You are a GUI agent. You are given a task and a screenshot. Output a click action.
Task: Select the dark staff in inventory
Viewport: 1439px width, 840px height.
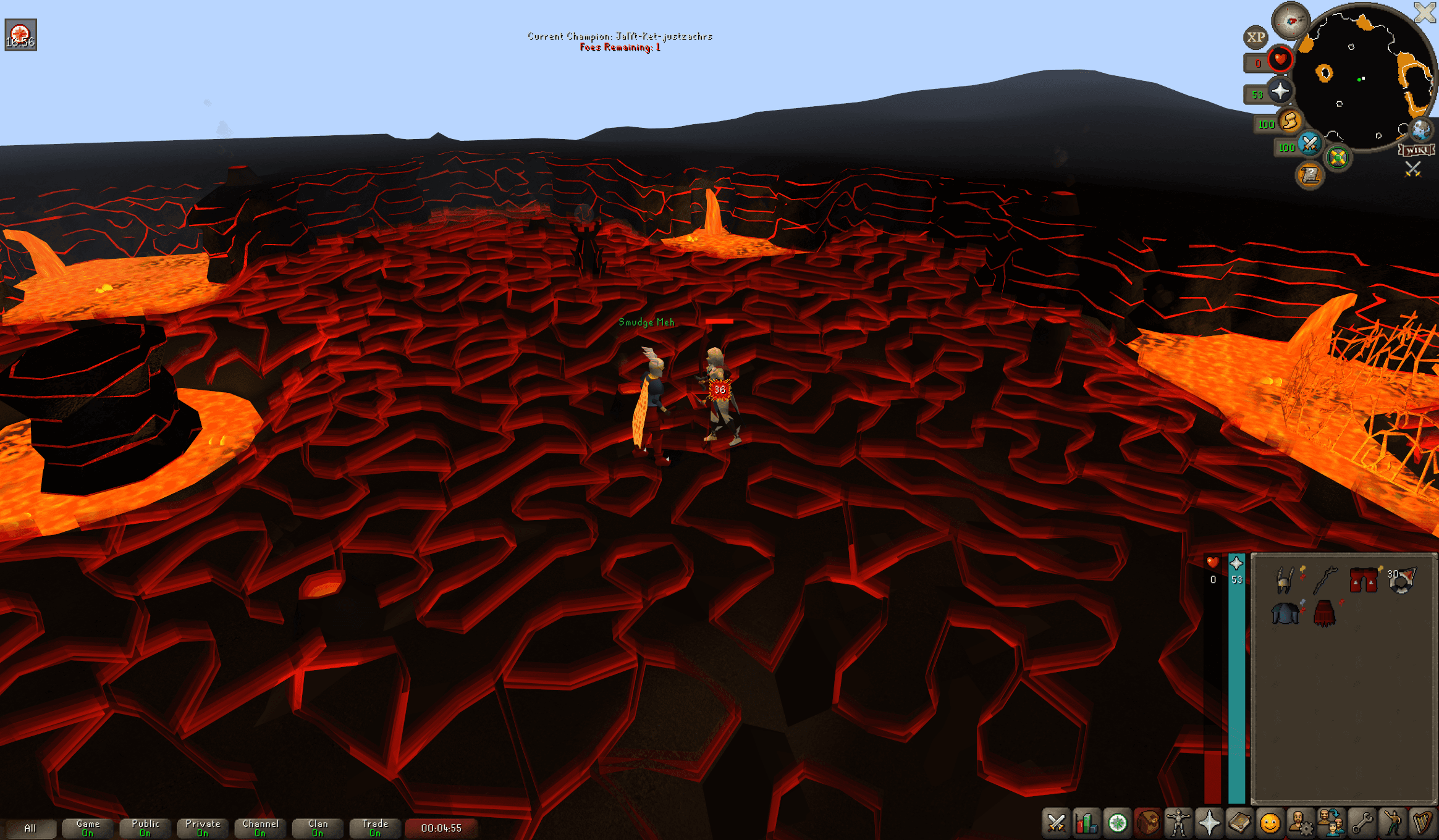pyautogui.click(x=1325, y=581)
